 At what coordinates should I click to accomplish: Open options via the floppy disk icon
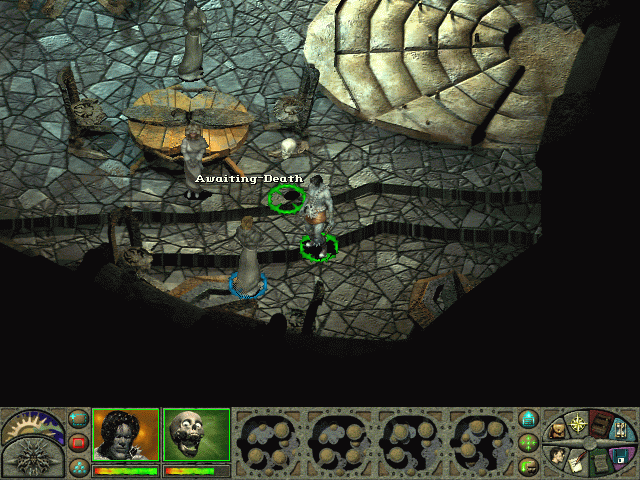(624, 455)
